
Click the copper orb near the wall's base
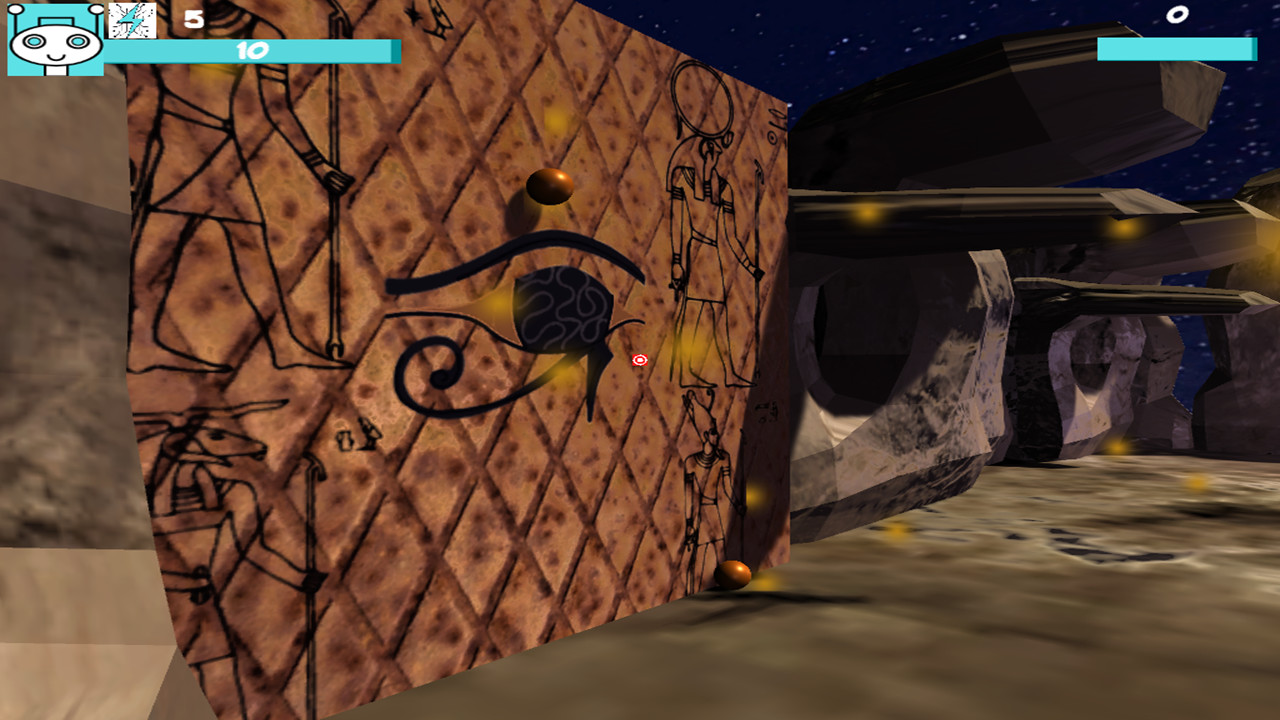pyautogui.click(x=735, y=573)
